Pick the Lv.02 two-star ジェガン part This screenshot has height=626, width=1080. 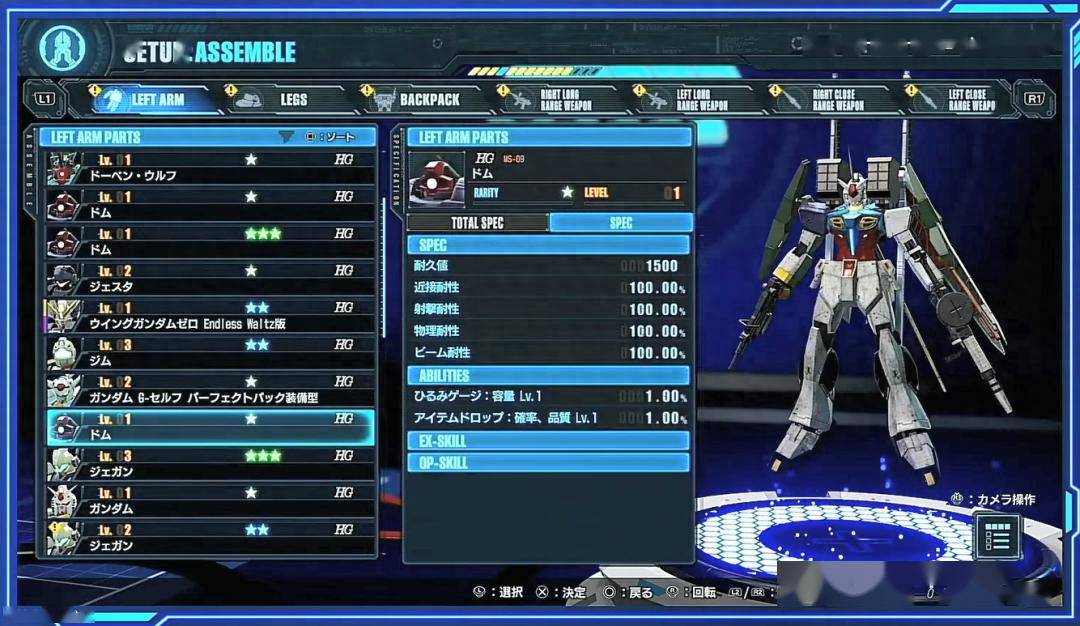(211, 537)
